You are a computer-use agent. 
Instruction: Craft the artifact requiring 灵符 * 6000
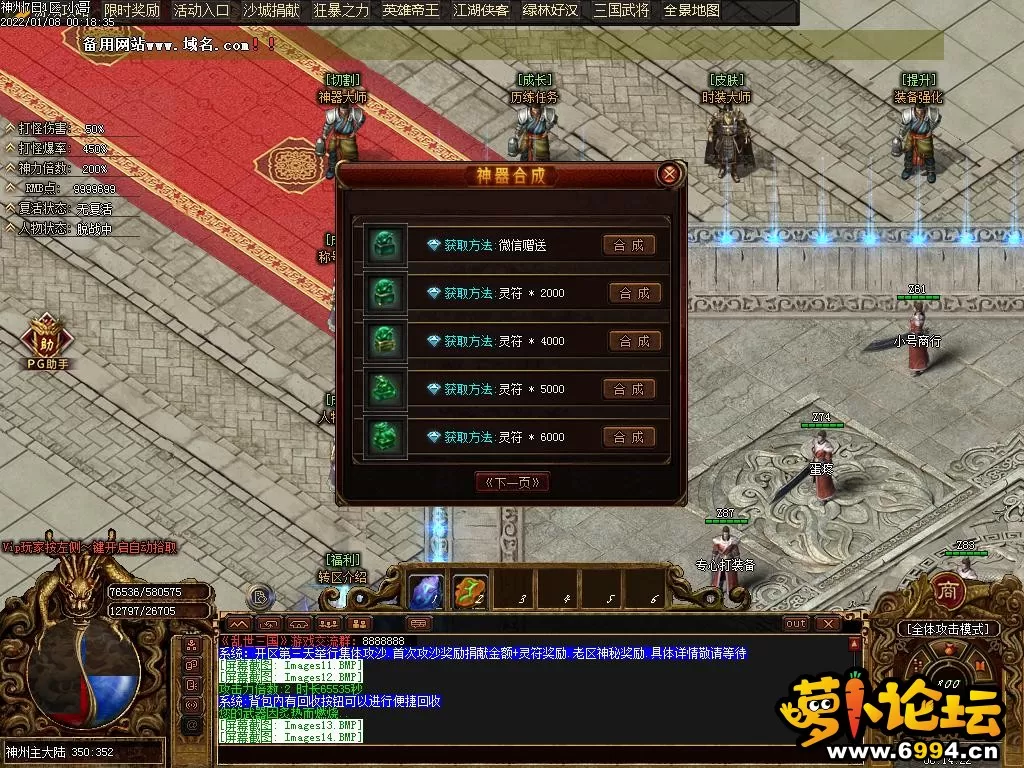[629, 437]
